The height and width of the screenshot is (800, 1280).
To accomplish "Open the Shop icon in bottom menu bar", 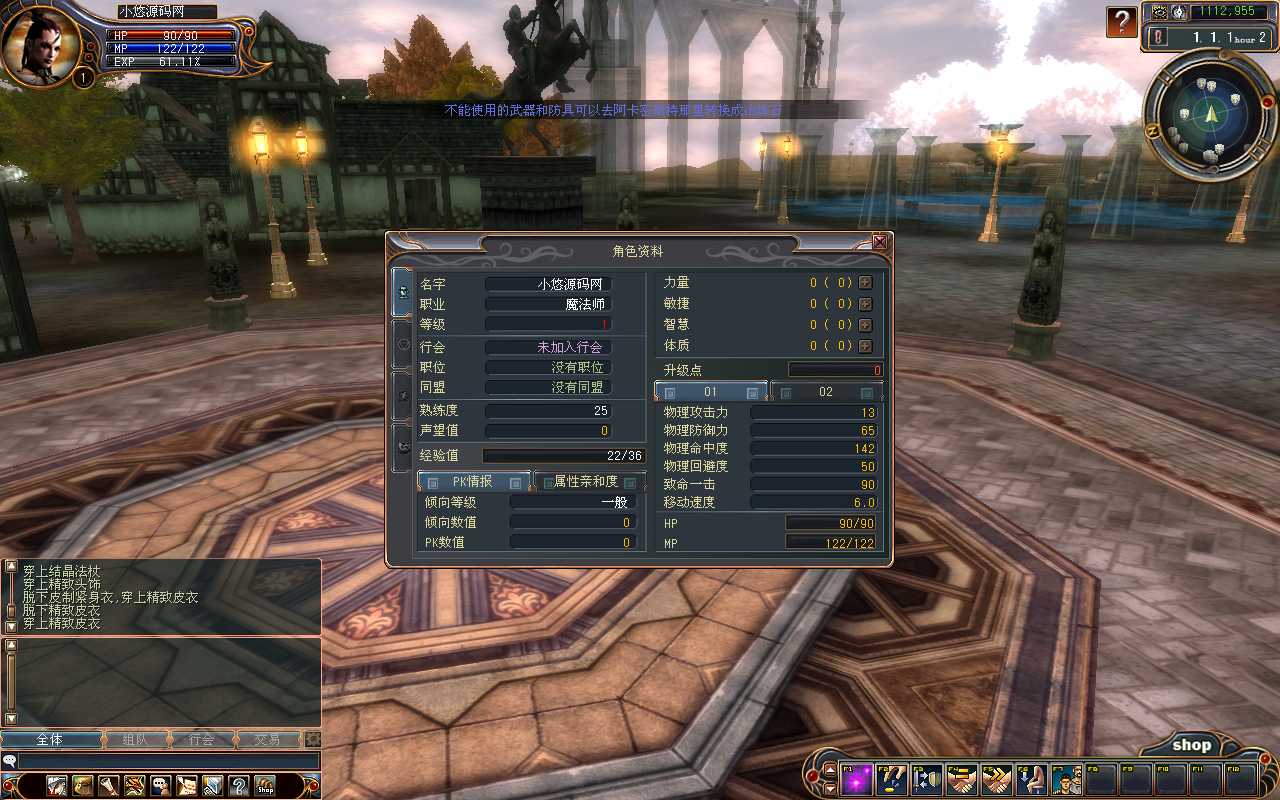I will tap(265, 786).
